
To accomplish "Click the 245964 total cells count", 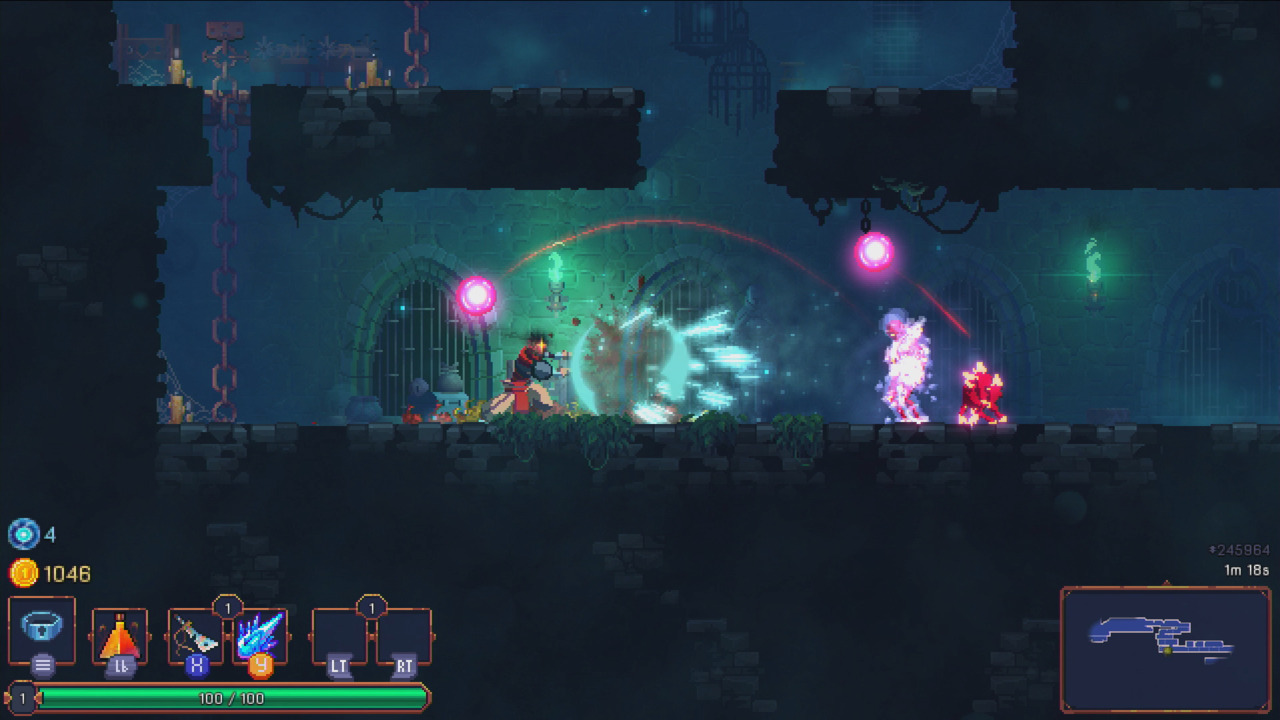I will (1240, 549).
